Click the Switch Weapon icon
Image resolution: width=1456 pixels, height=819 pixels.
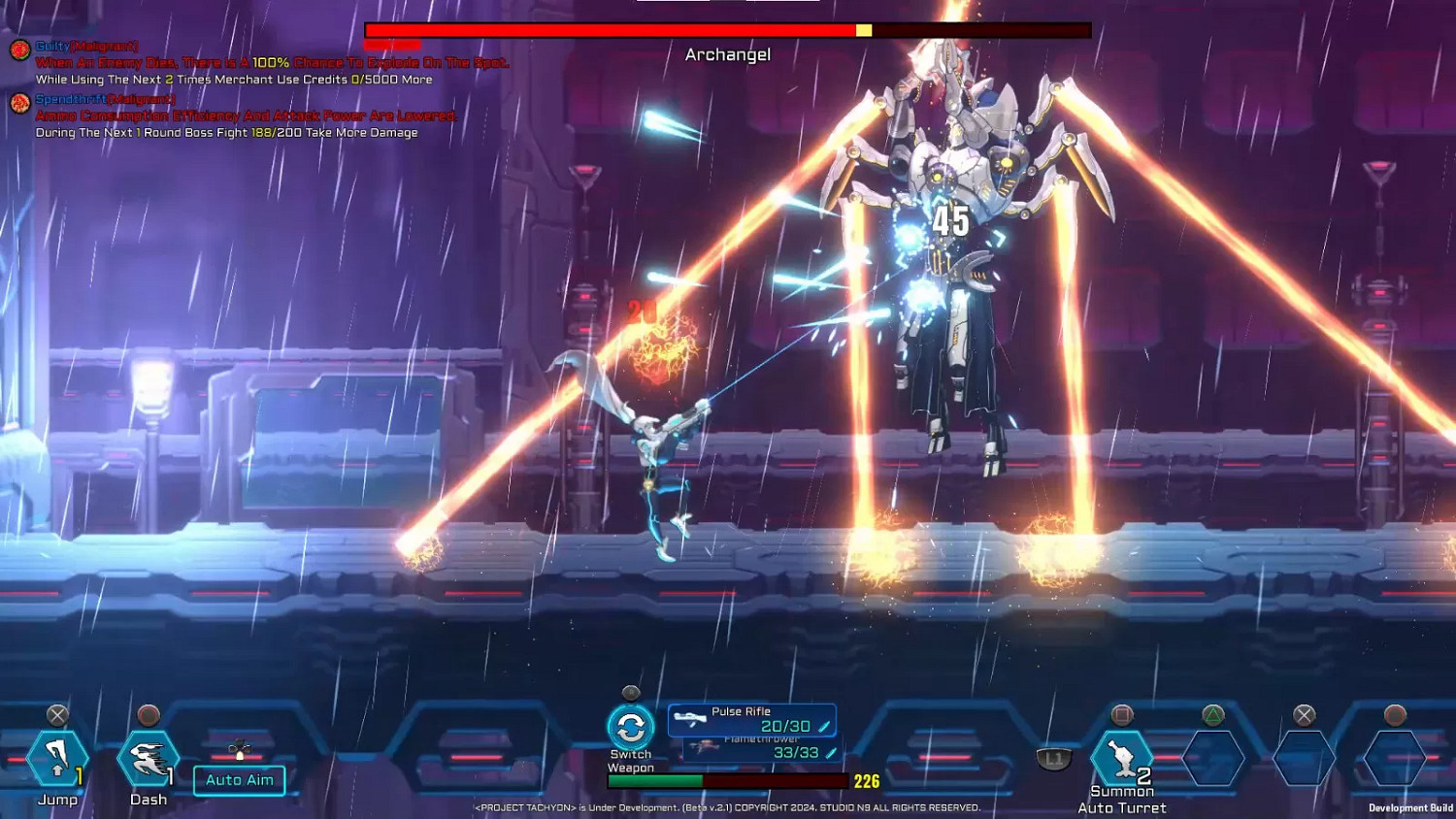tap(631, 726)
